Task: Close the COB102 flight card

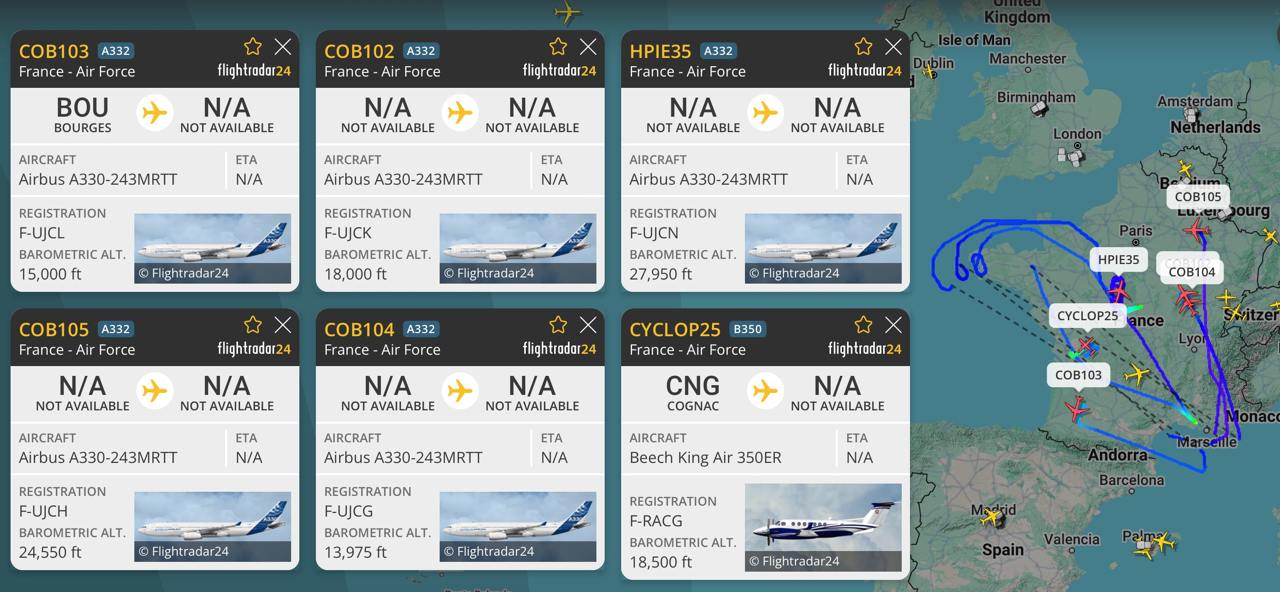Action: pyautogui.click(x=588, y=47)
